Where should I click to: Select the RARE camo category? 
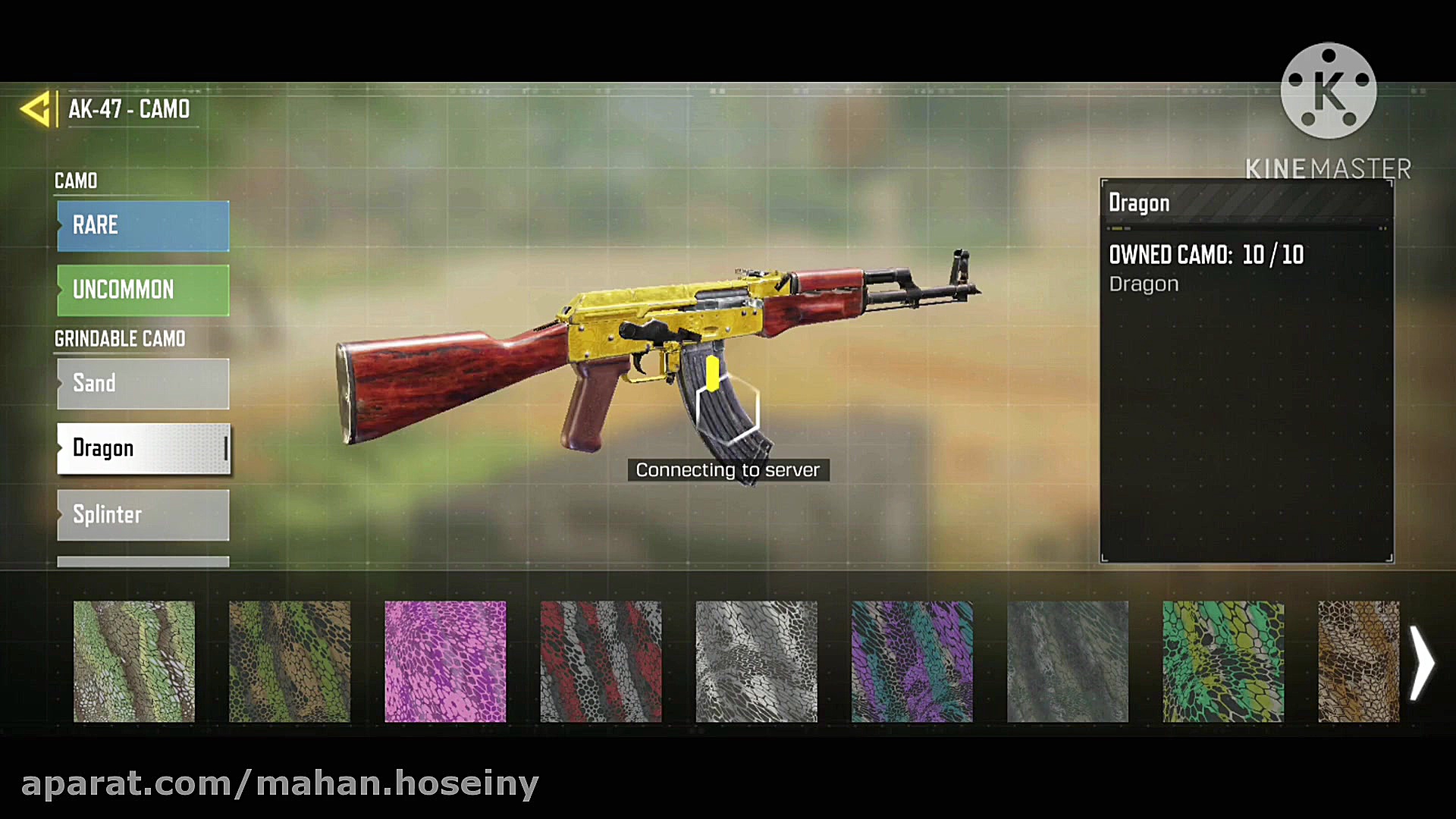pyautogui.click(x=143, y=225)
